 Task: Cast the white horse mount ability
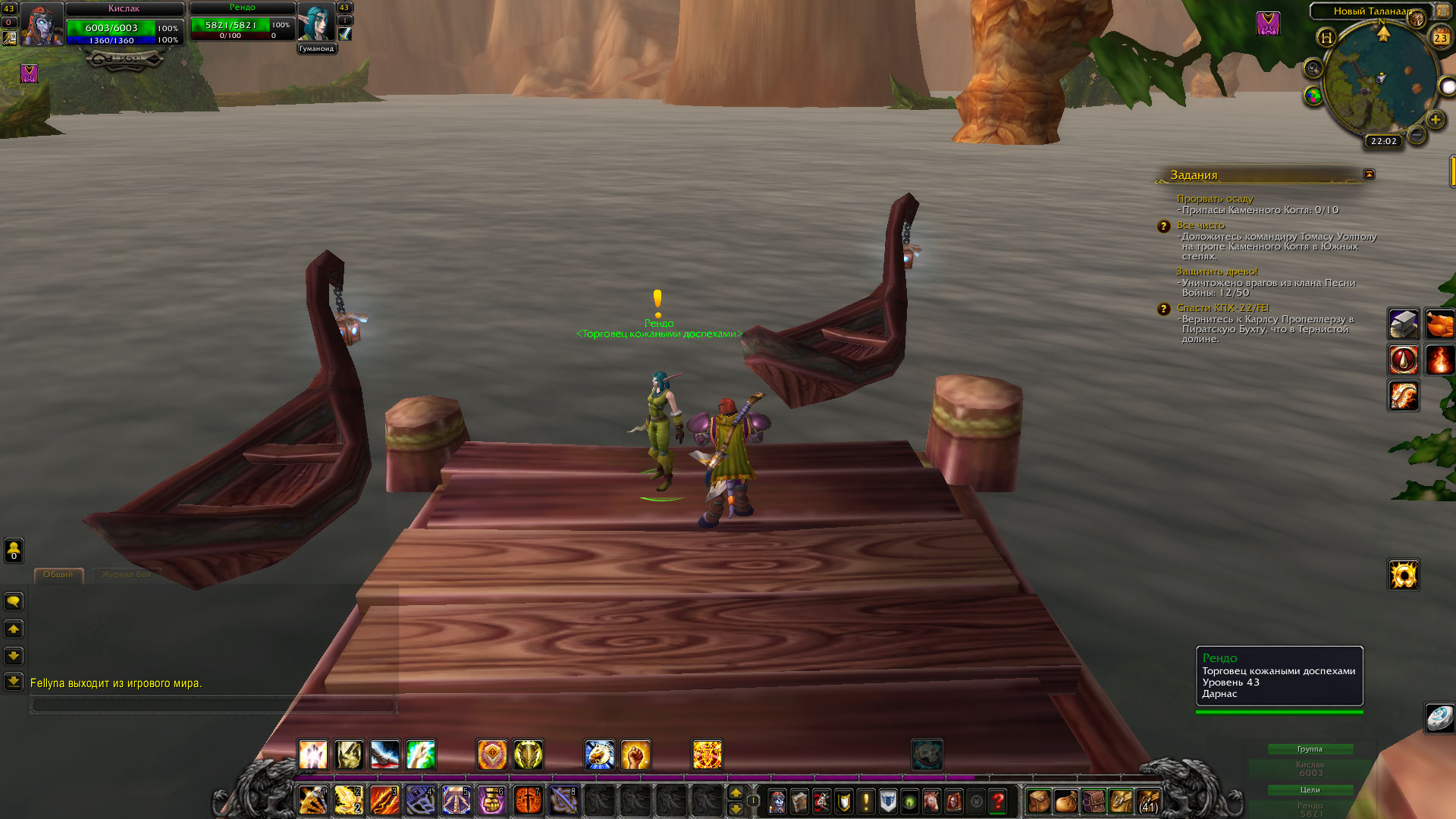pyautogui.click(x=599, y=755)
